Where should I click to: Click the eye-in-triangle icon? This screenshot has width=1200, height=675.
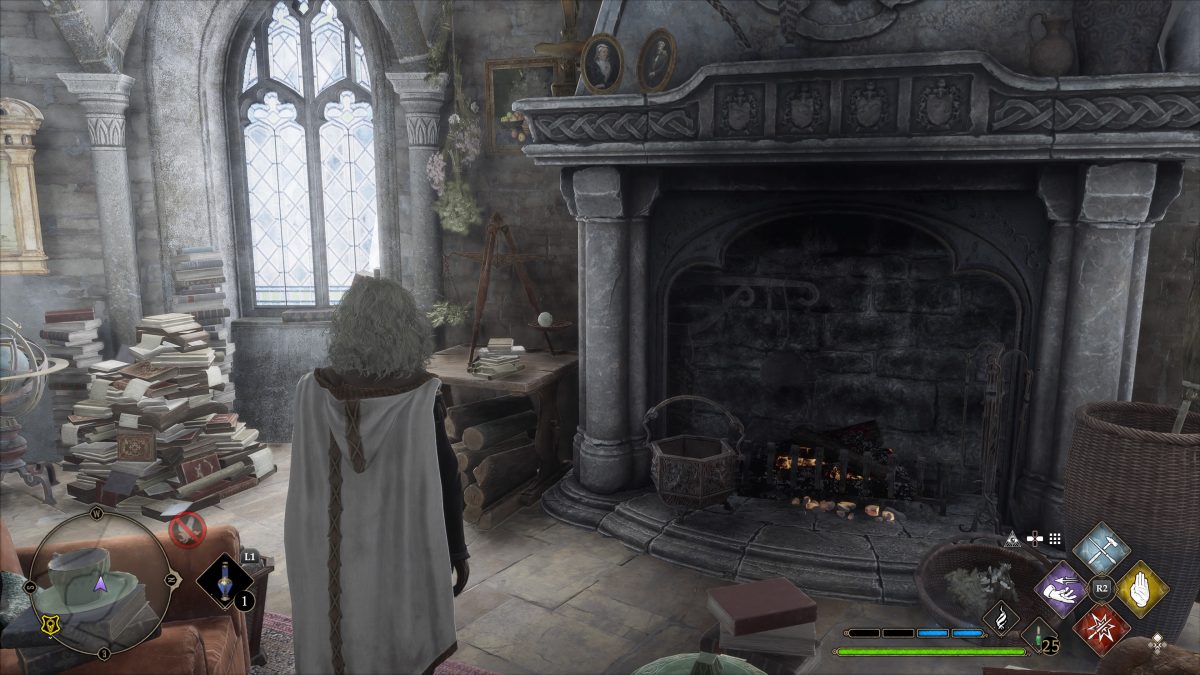point(1012,538)
